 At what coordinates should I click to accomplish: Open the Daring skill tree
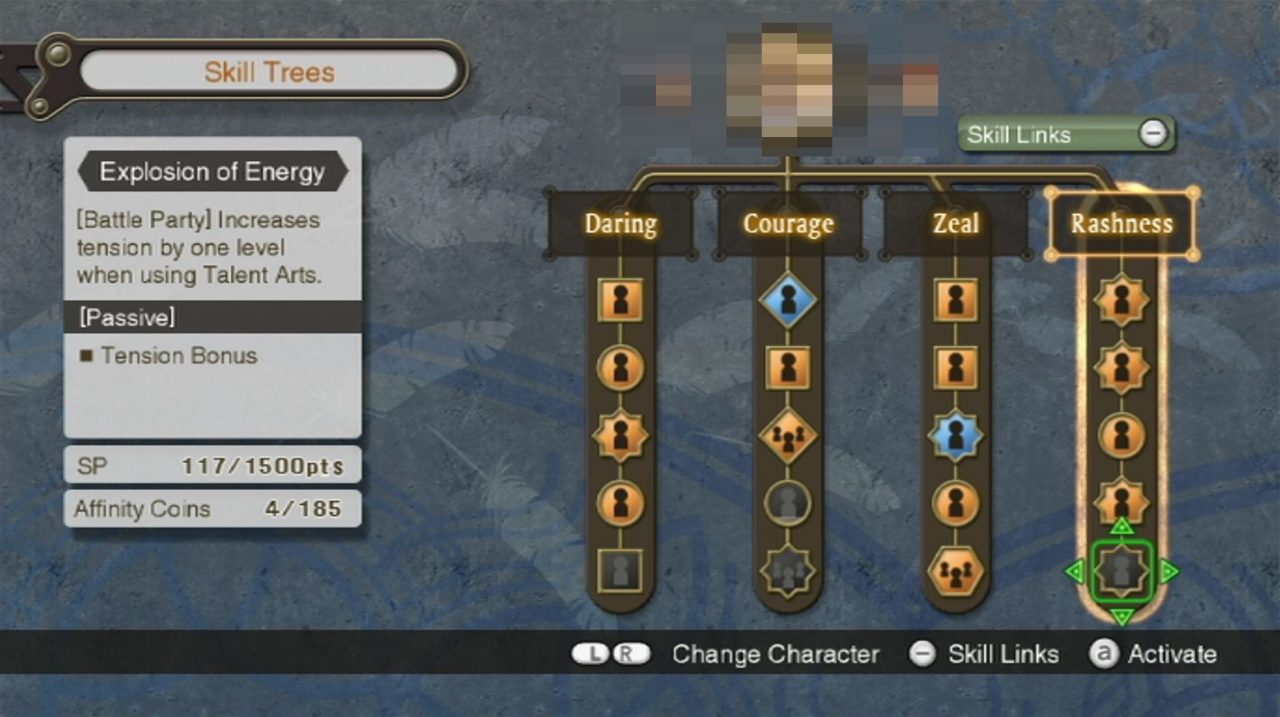coord(620,223)
